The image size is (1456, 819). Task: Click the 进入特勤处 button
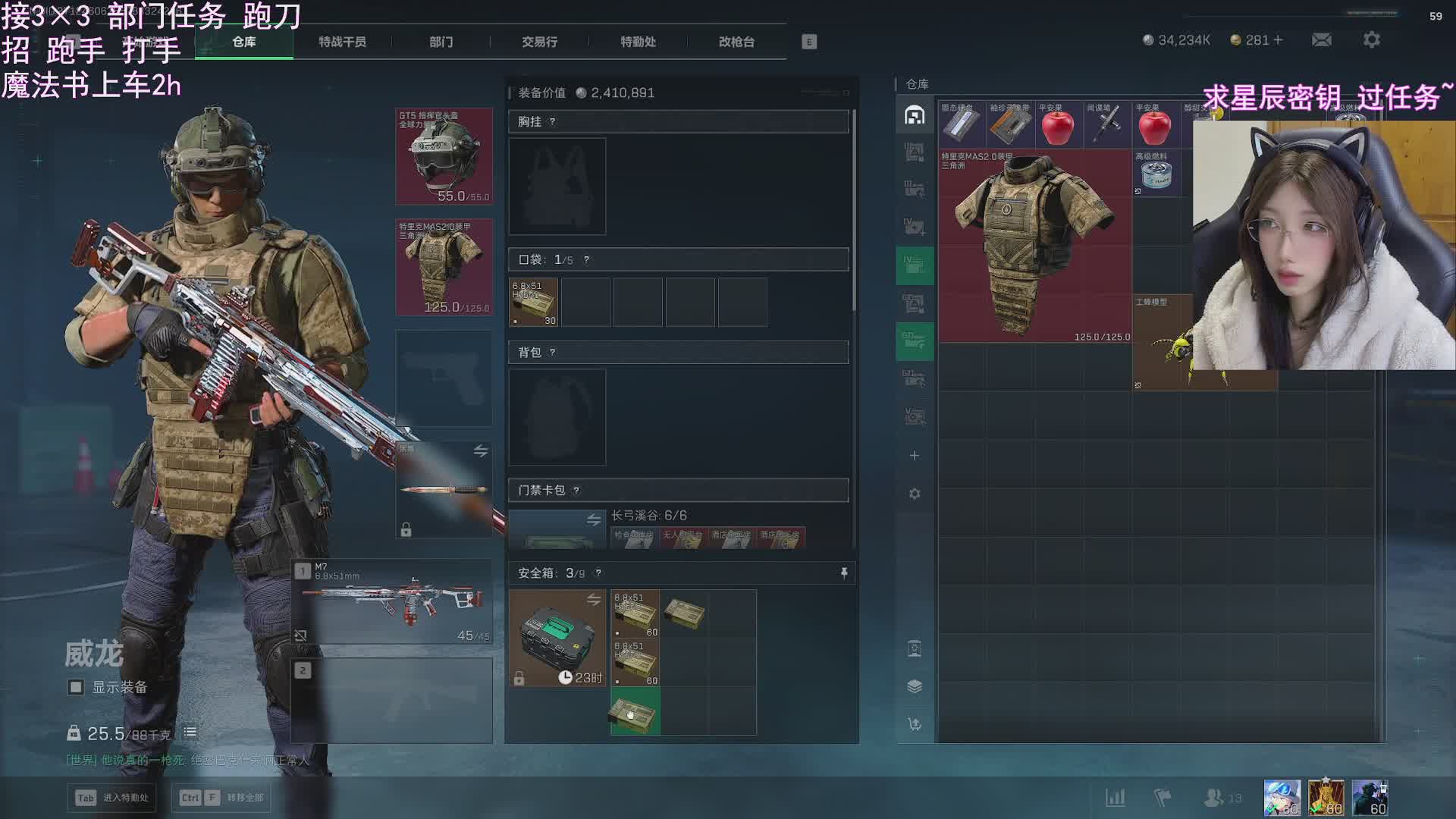112,798
